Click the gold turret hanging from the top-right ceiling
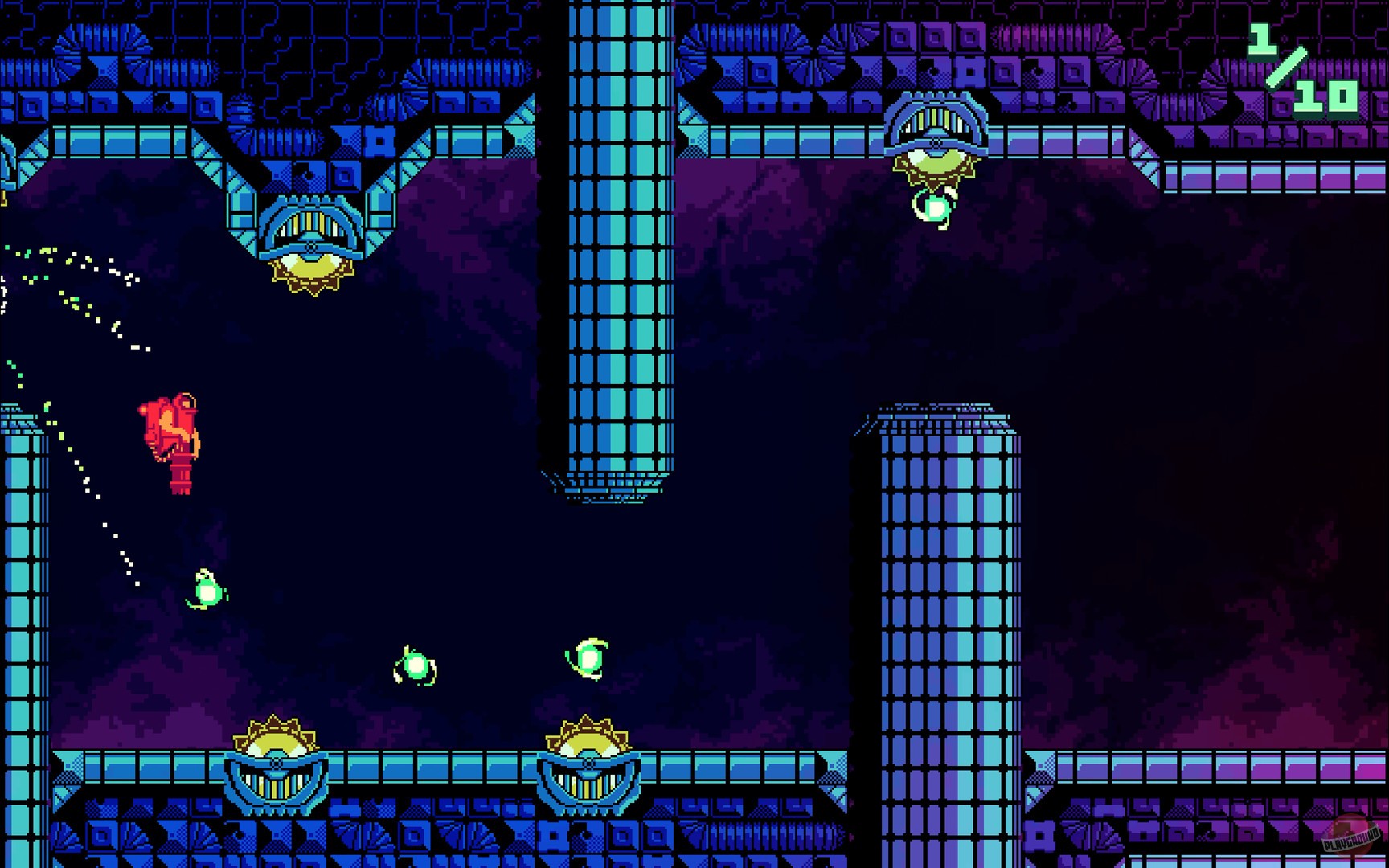The height and width of the screenshot is (868, 1389). [935, 141]
